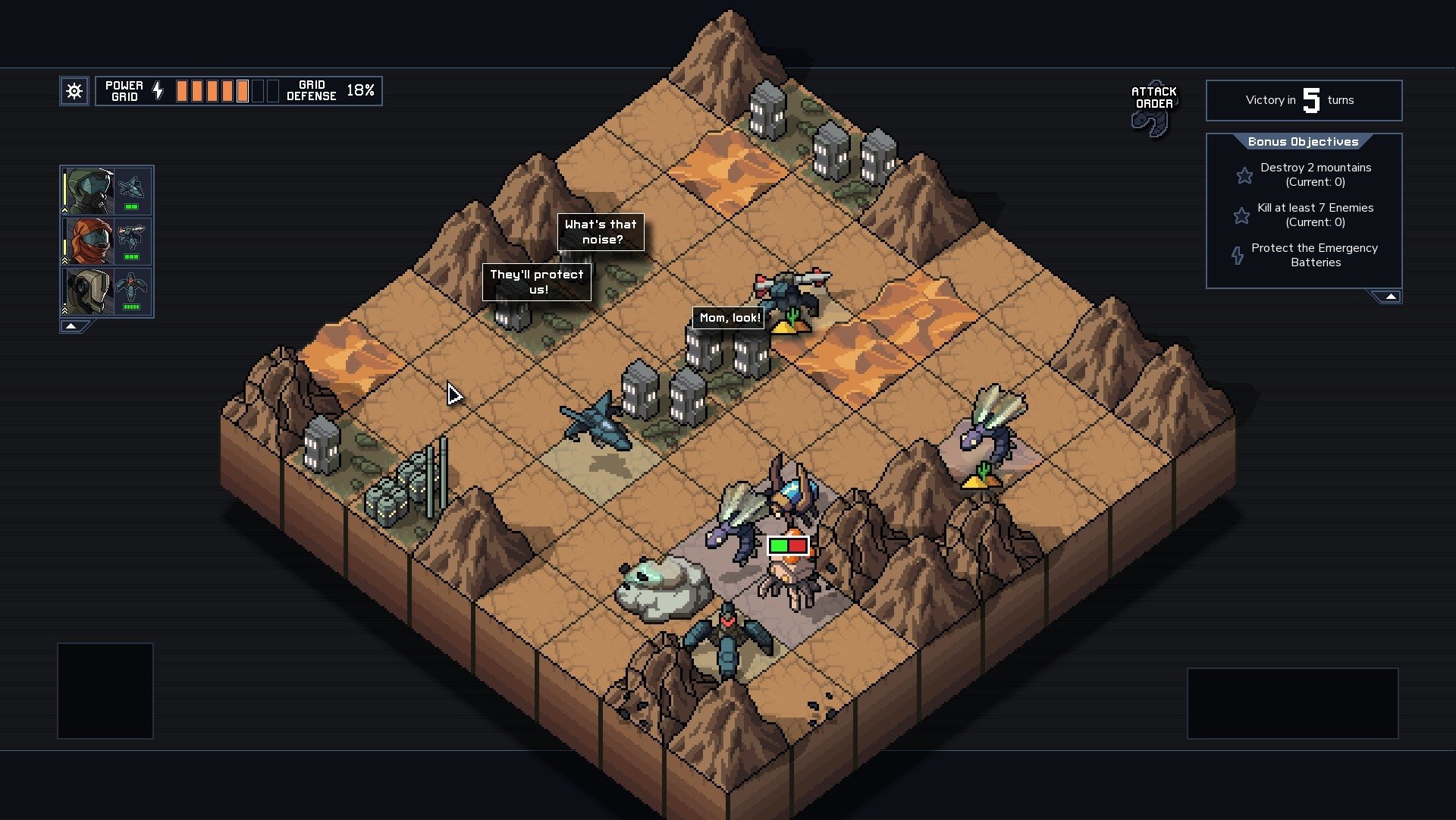Click the star icon beside Kill at least 7 Enemies
Viewport: 1456px width, 820px height.
tap(1241, 215)
